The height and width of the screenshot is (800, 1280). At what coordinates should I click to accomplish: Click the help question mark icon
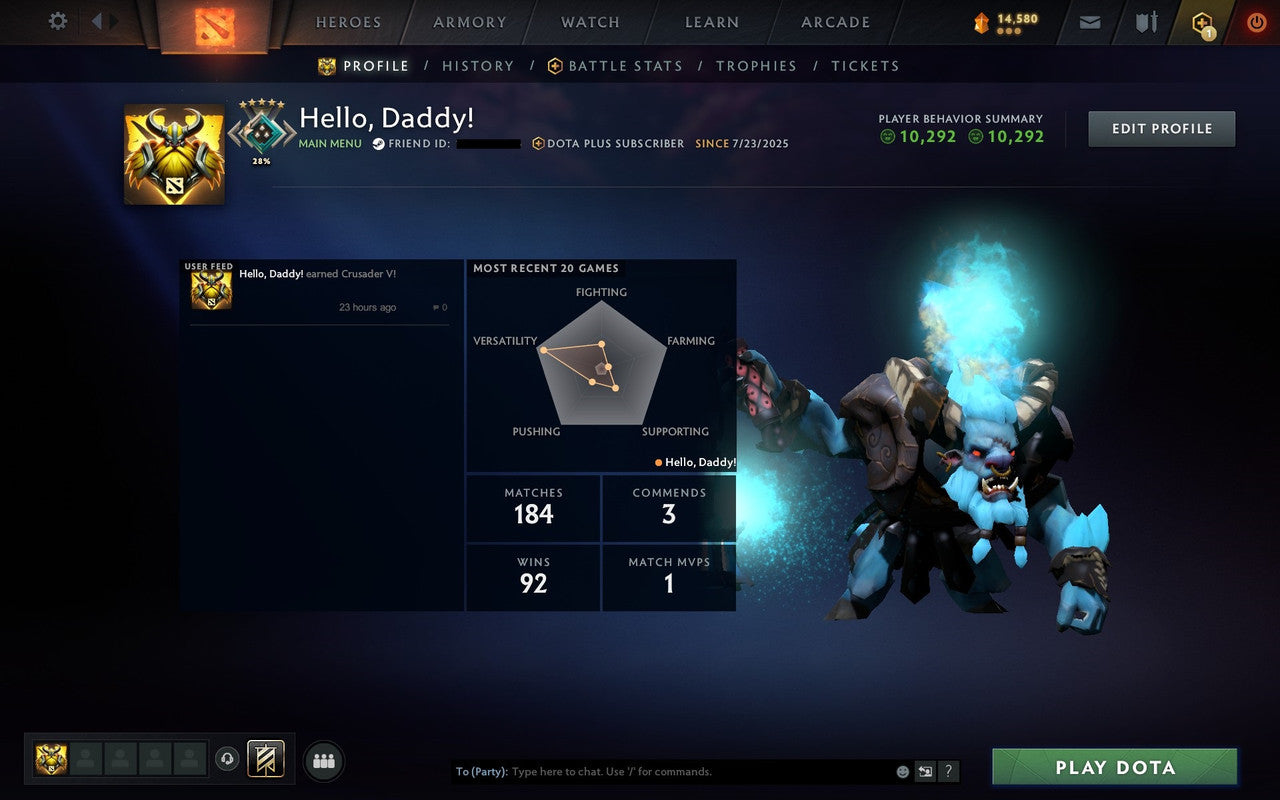(947, 771)
